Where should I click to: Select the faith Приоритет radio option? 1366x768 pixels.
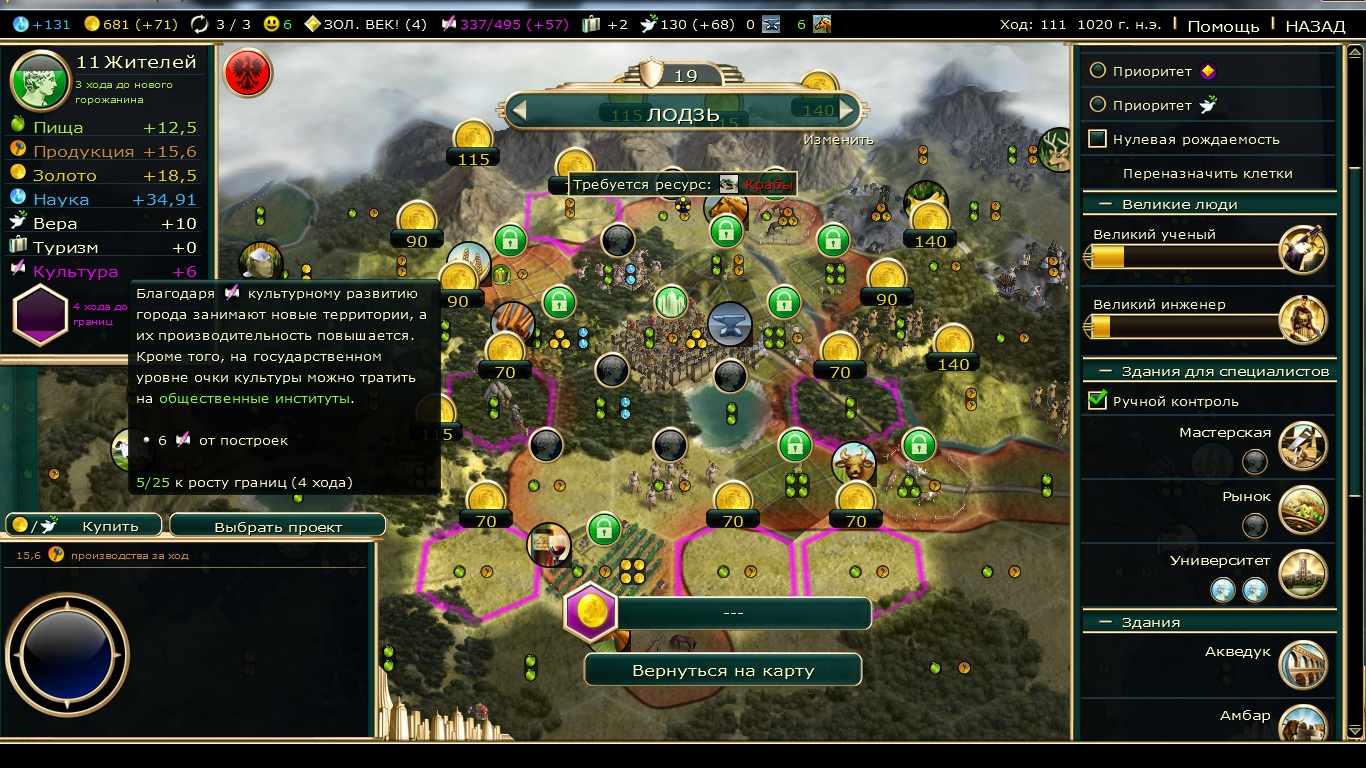click(1098, 105)
